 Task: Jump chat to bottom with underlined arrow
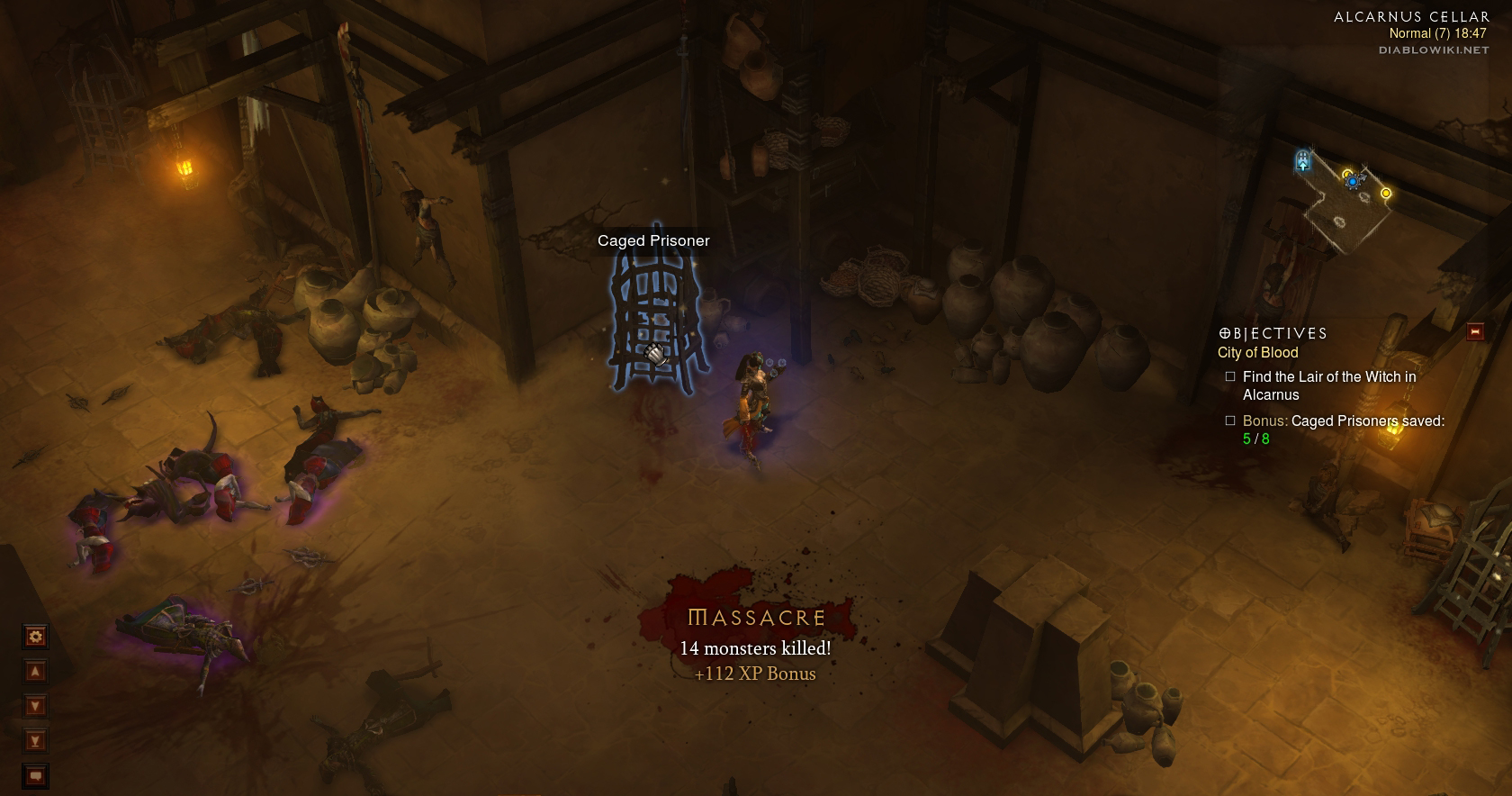[x=35, y=741]
